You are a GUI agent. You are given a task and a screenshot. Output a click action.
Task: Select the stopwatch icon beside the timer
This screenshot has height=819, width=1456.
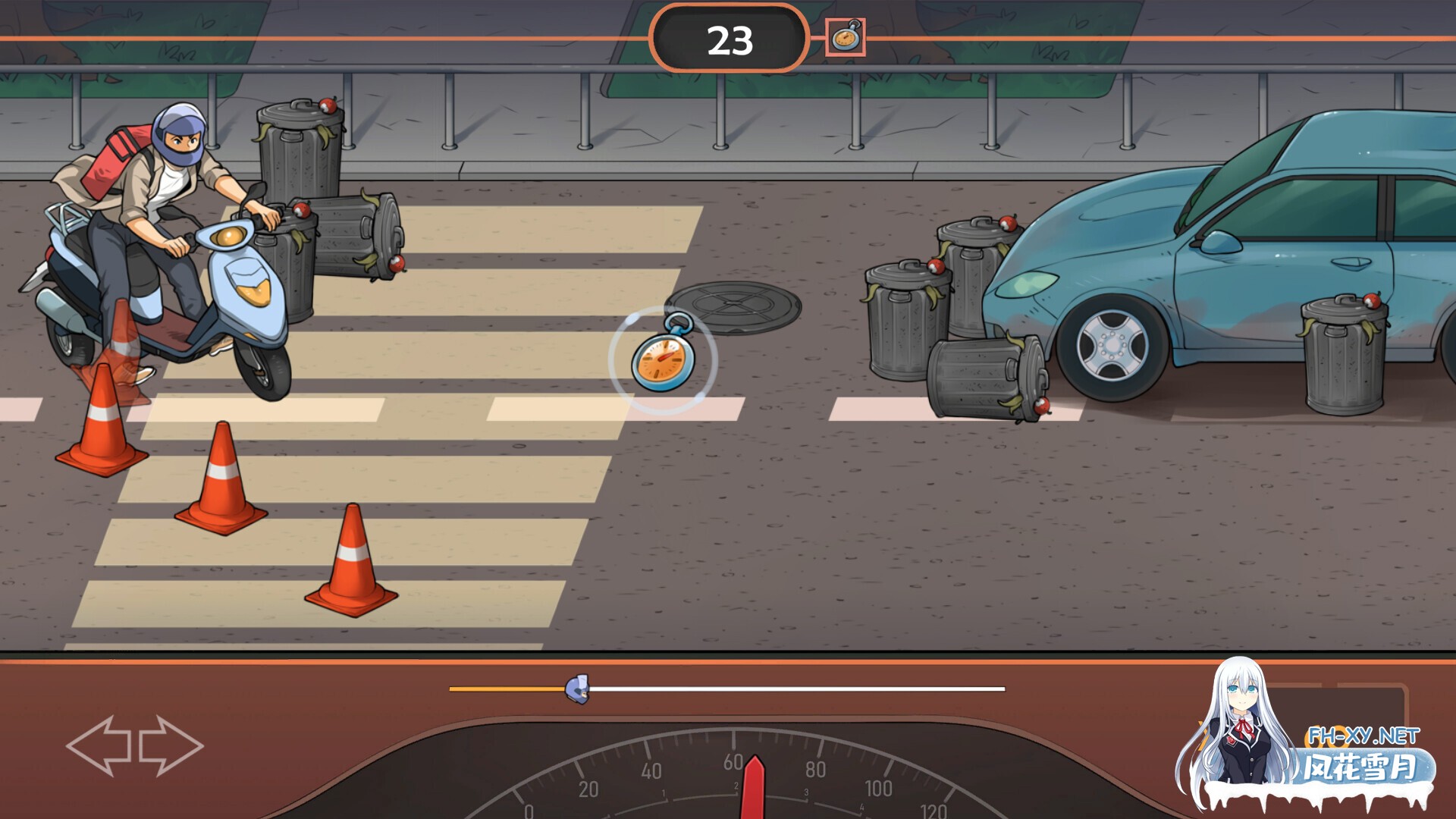coord(845,37)
